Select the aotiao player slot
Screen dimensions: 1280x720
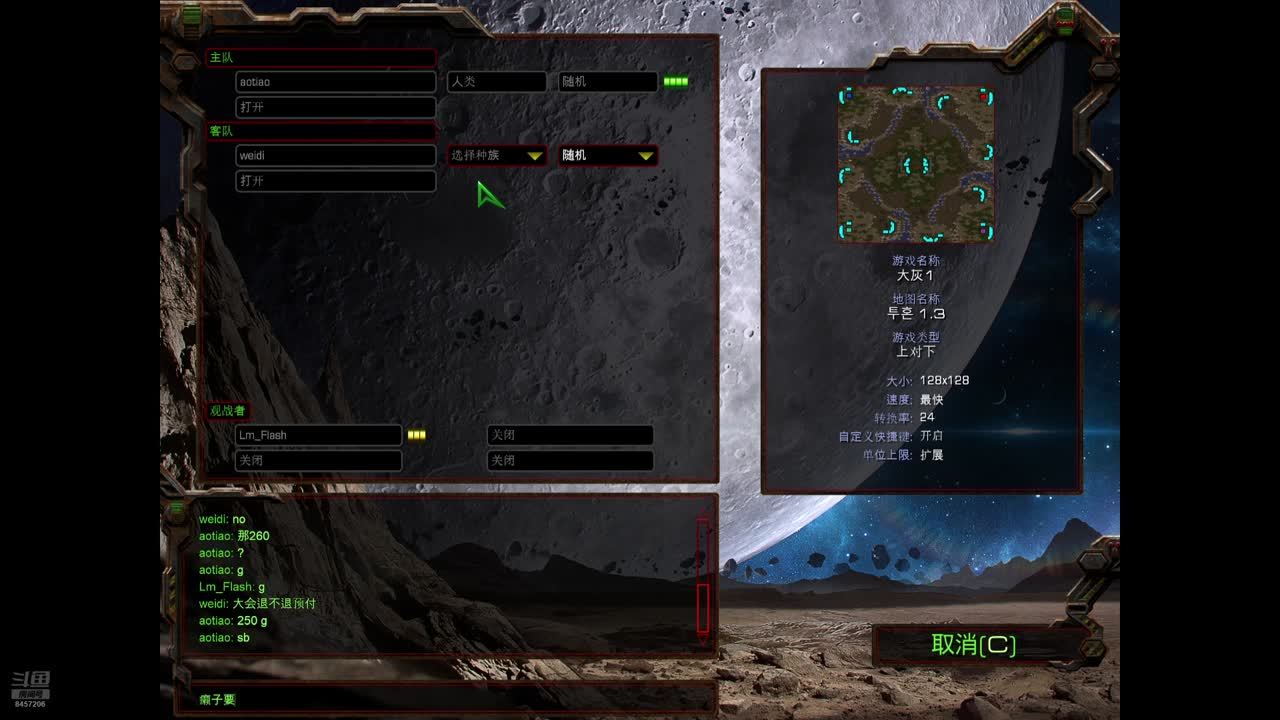[335, 82]
